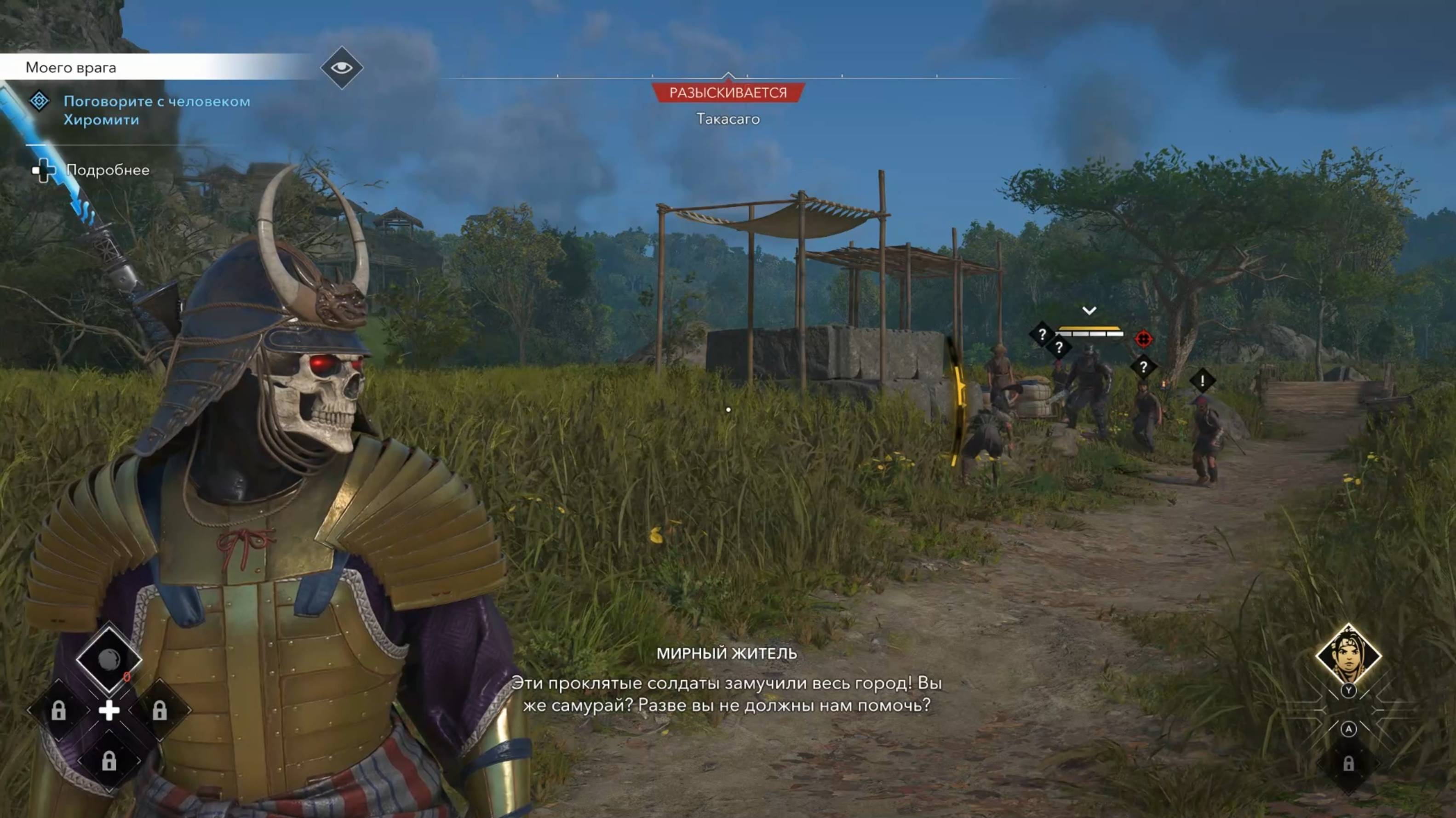This screenshot has height=818, width=1456.
Task: Switch character via the portrait icon
Action: [x=1348, y=656]
